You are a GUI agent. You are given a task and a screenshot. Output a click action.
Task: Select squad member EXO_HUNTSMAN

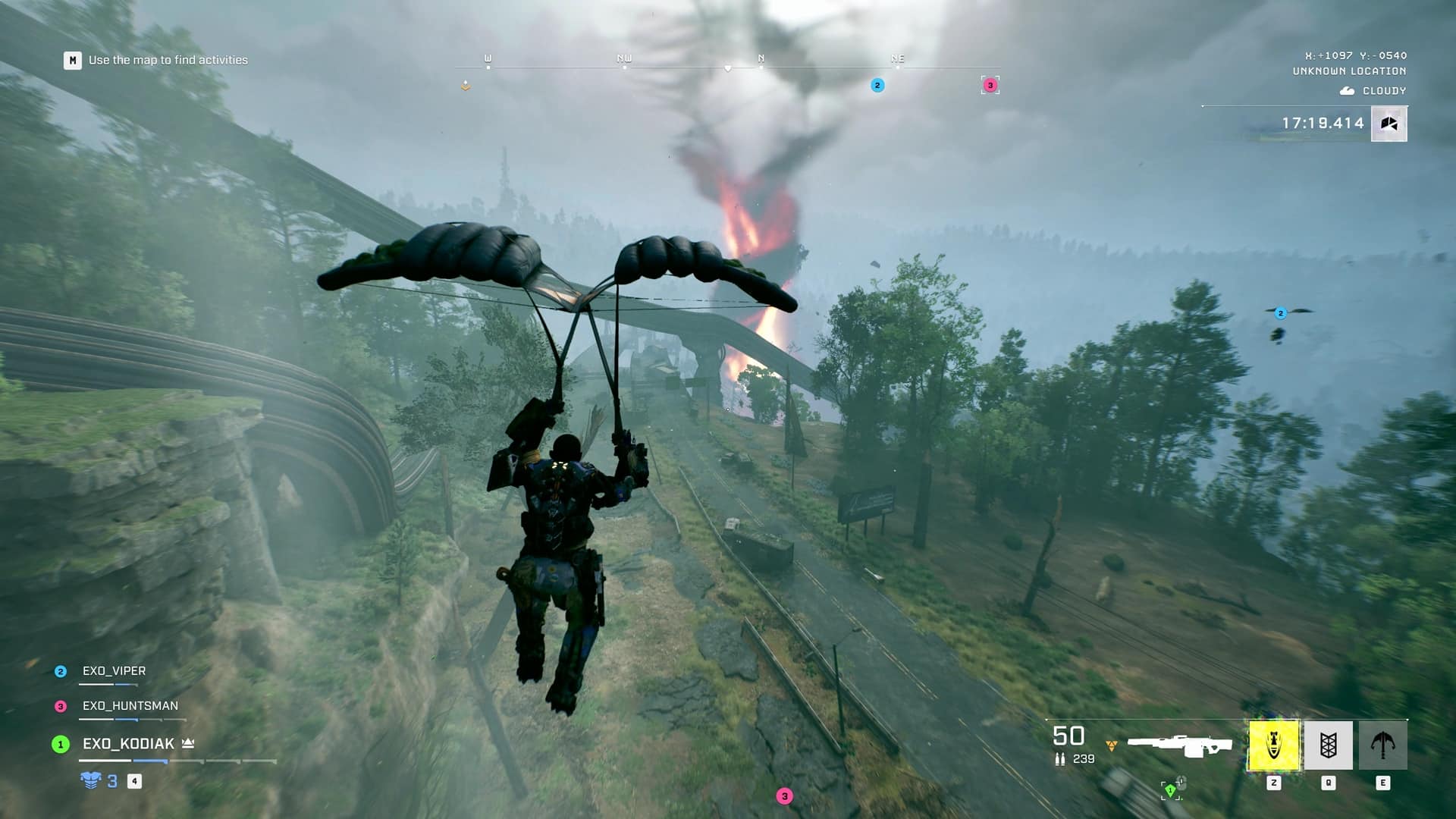tap(130, 706)
